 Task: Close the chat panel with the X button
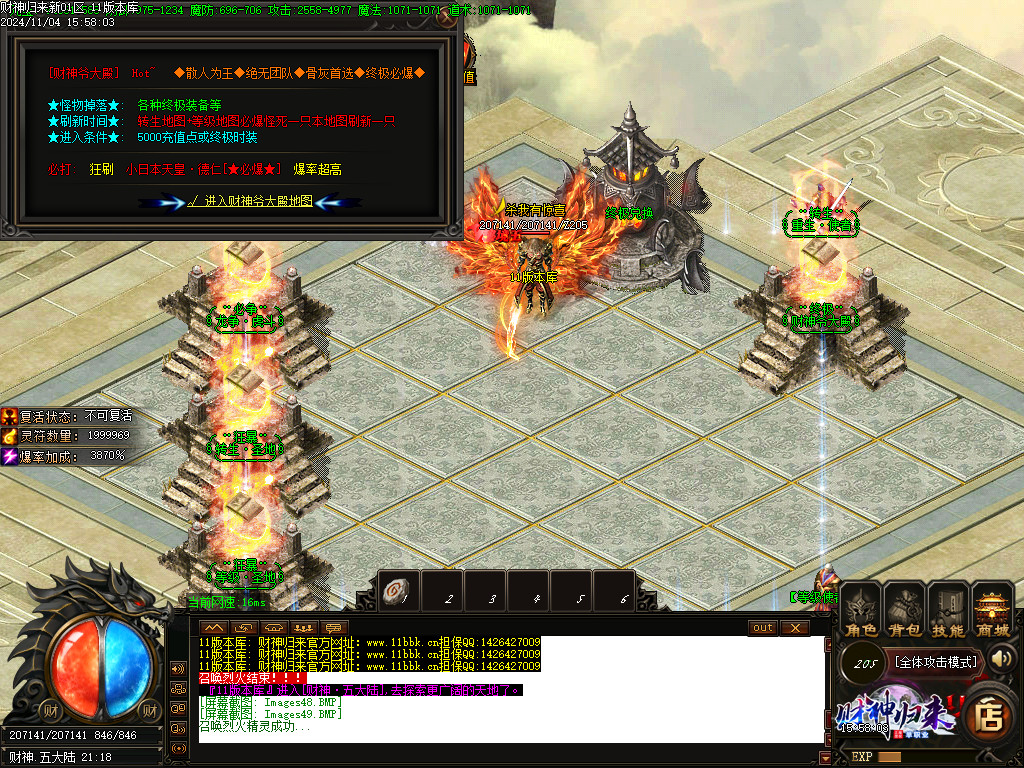coord(794,627)
